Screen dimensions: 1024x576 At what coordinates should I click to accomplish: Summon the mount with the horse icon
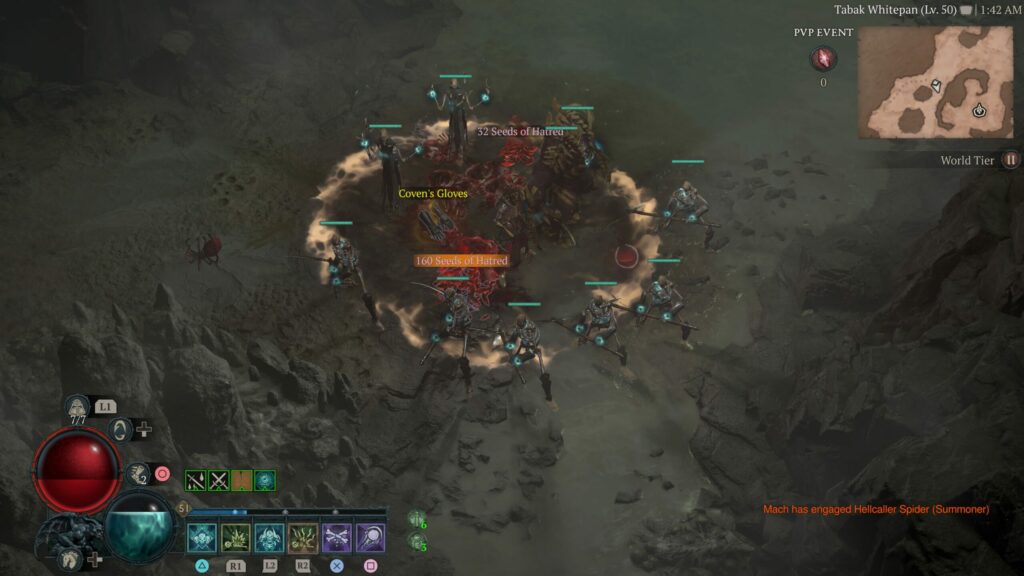click(x=69, y=559)
